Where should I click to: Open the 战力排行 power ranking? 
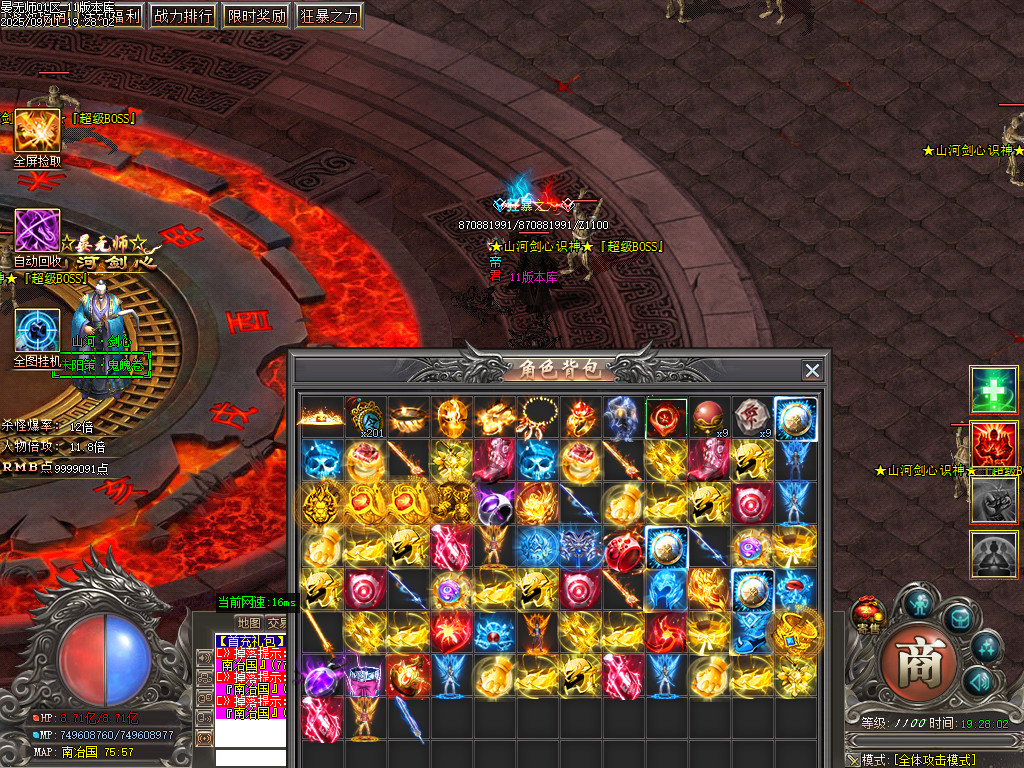click(x=183, y=15)
